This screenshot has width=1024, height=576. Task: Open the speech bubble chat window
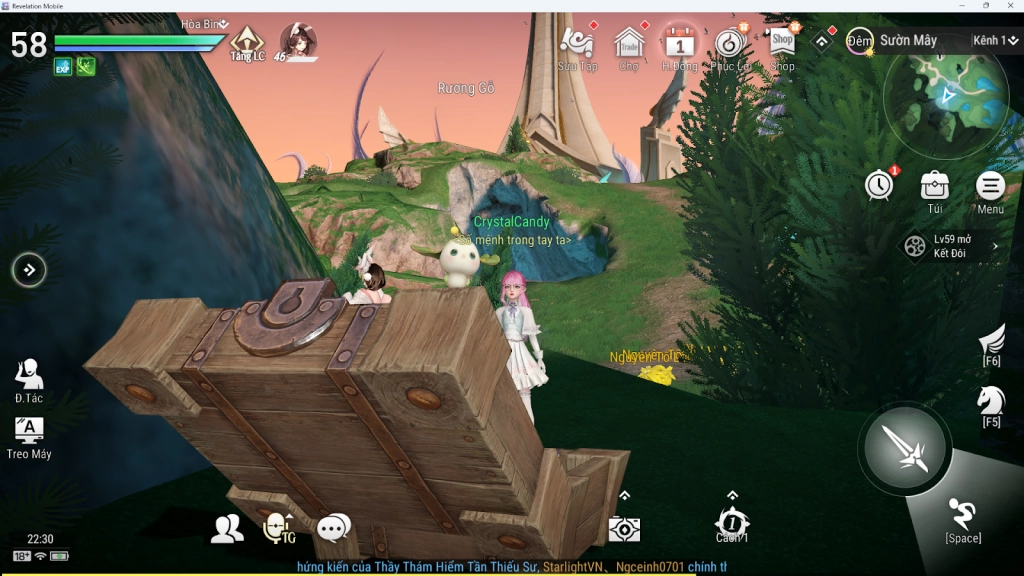coord(333,528)
